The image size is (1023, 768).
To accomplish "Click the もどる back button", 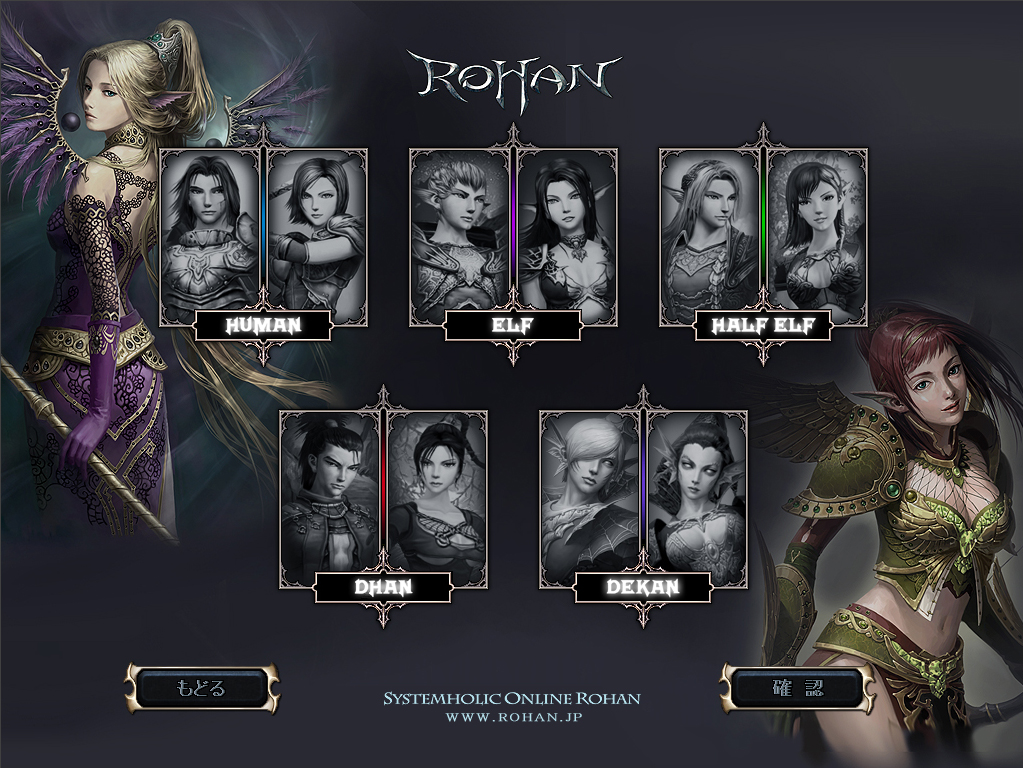I will coord(202,688).
